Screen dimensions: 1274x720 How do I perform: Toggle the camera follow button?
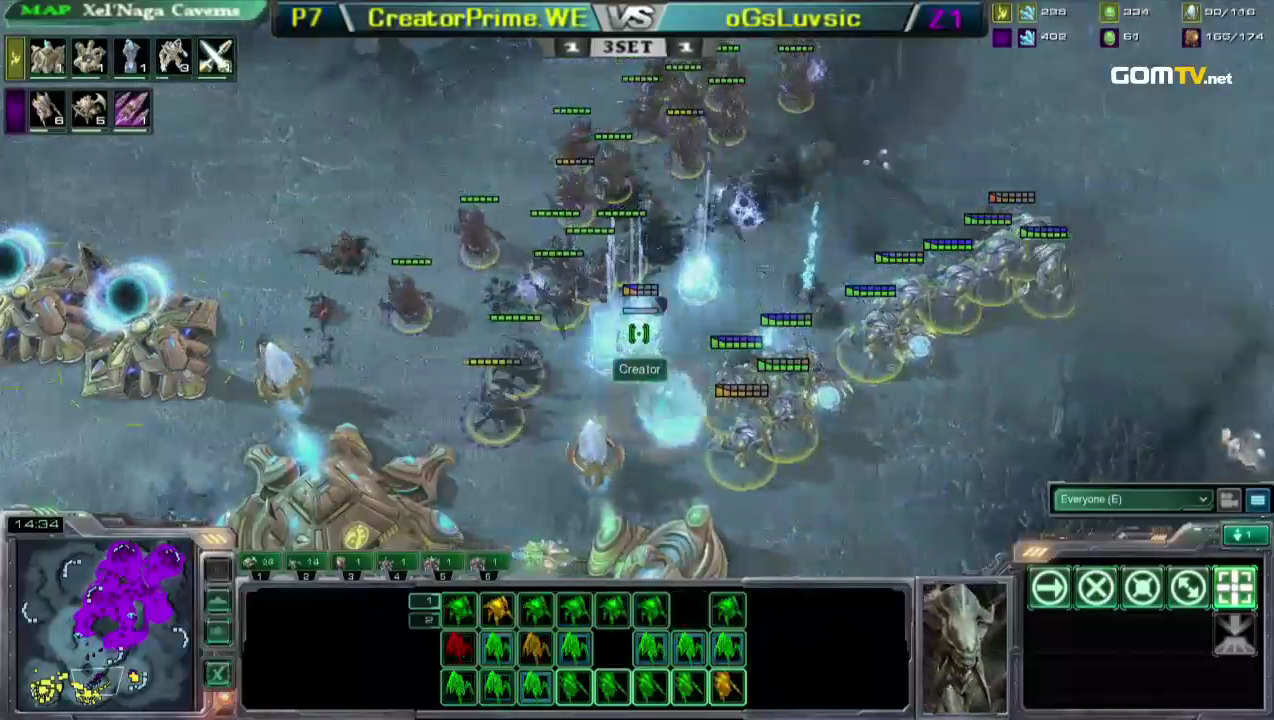click(1229, 500)
